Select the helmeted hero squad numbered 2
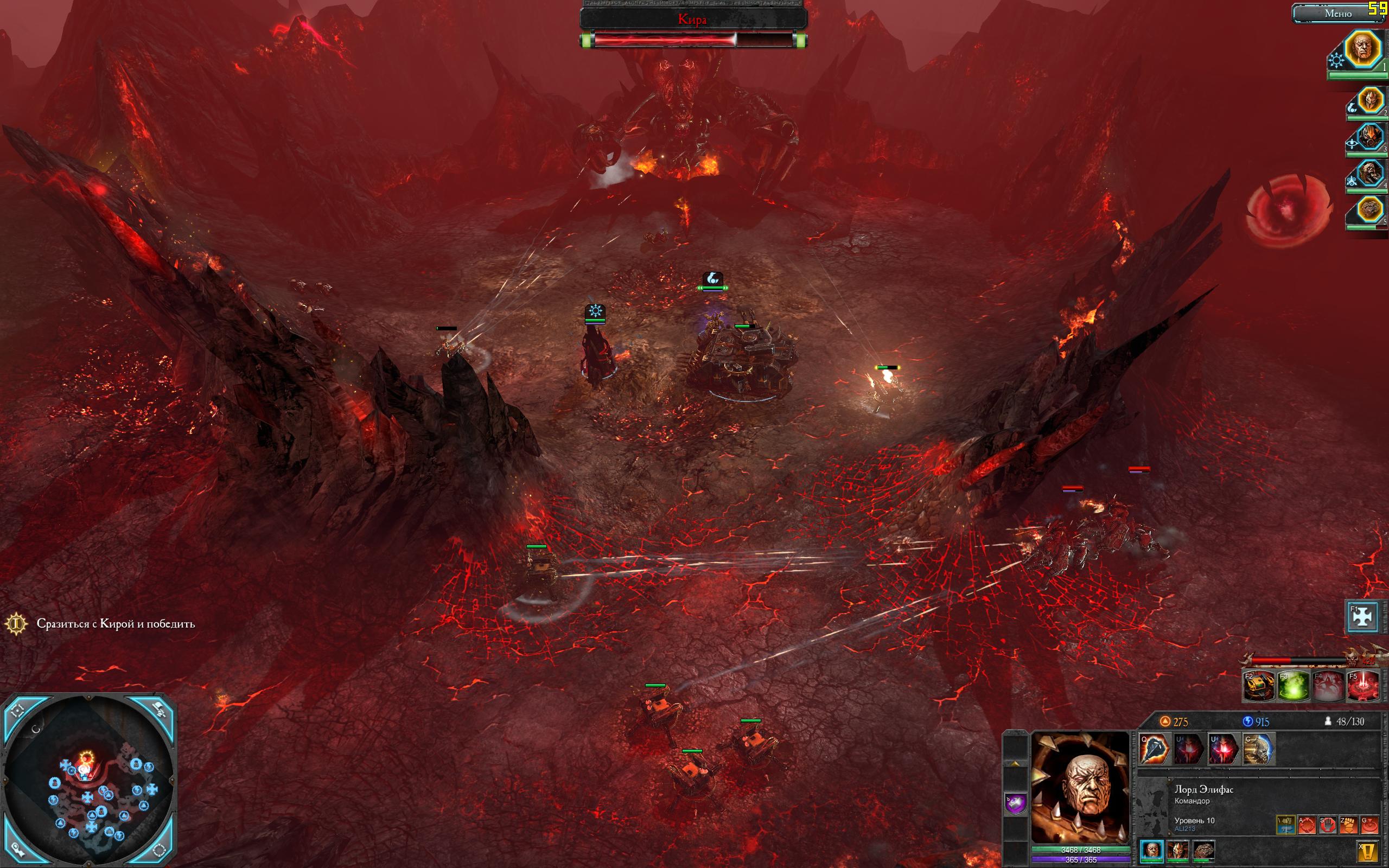 (x=1369, y=102)
